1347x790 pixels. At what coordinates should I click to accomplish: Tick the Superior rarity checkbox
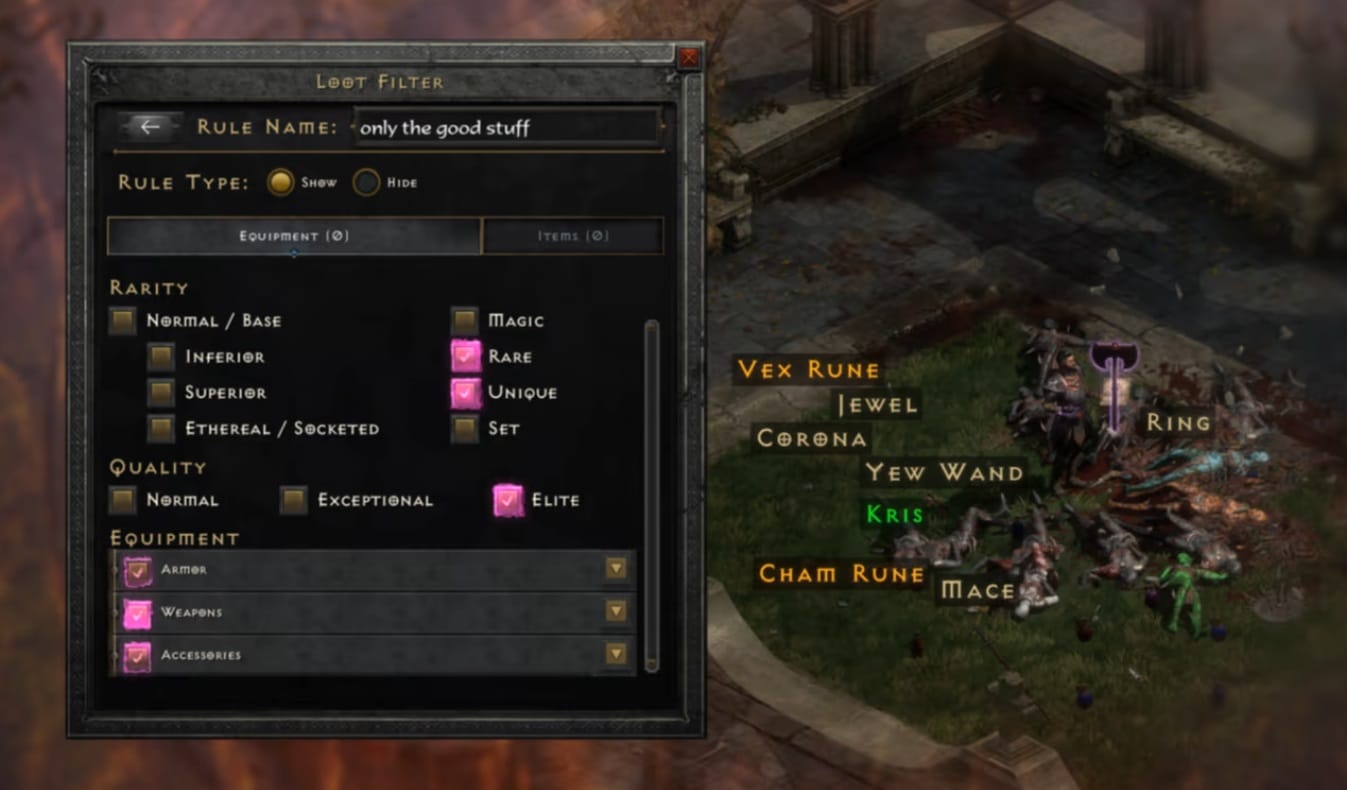pyautogui.click(x=161, y=393)
